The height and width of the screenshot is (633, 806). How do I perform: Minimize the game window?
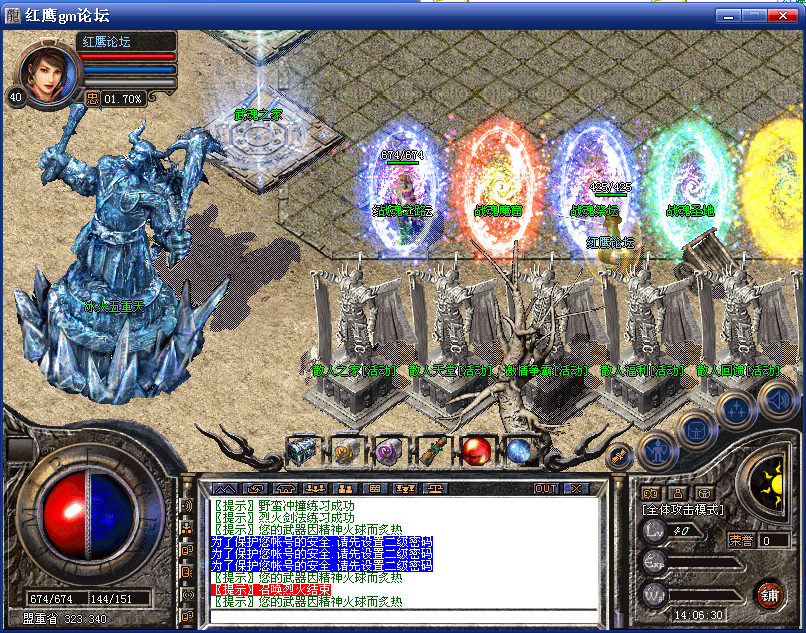click(x=728, y=15)
